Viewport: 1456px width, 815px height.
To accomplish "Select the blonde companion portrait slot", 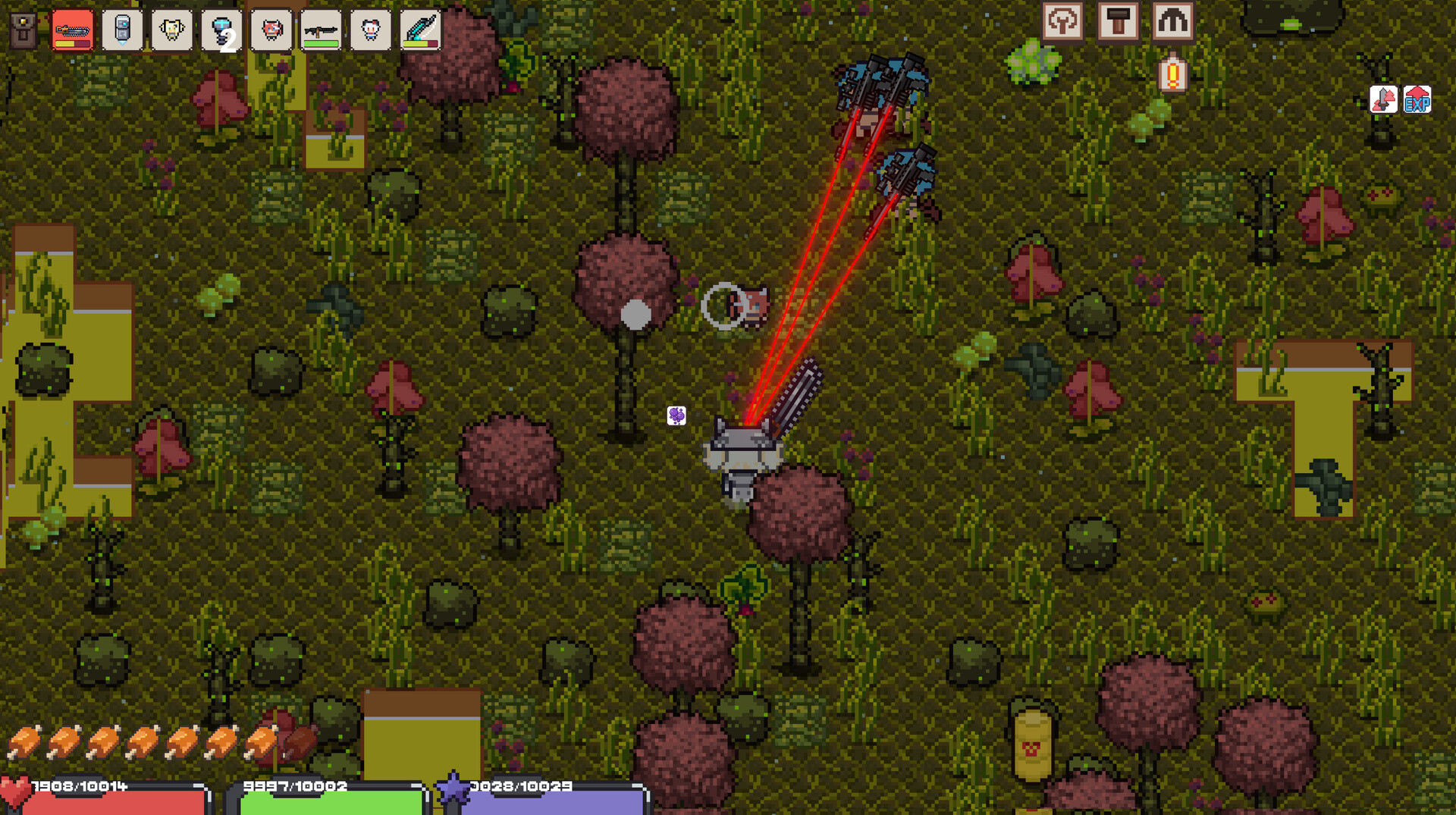I will [x=171, y=30].
